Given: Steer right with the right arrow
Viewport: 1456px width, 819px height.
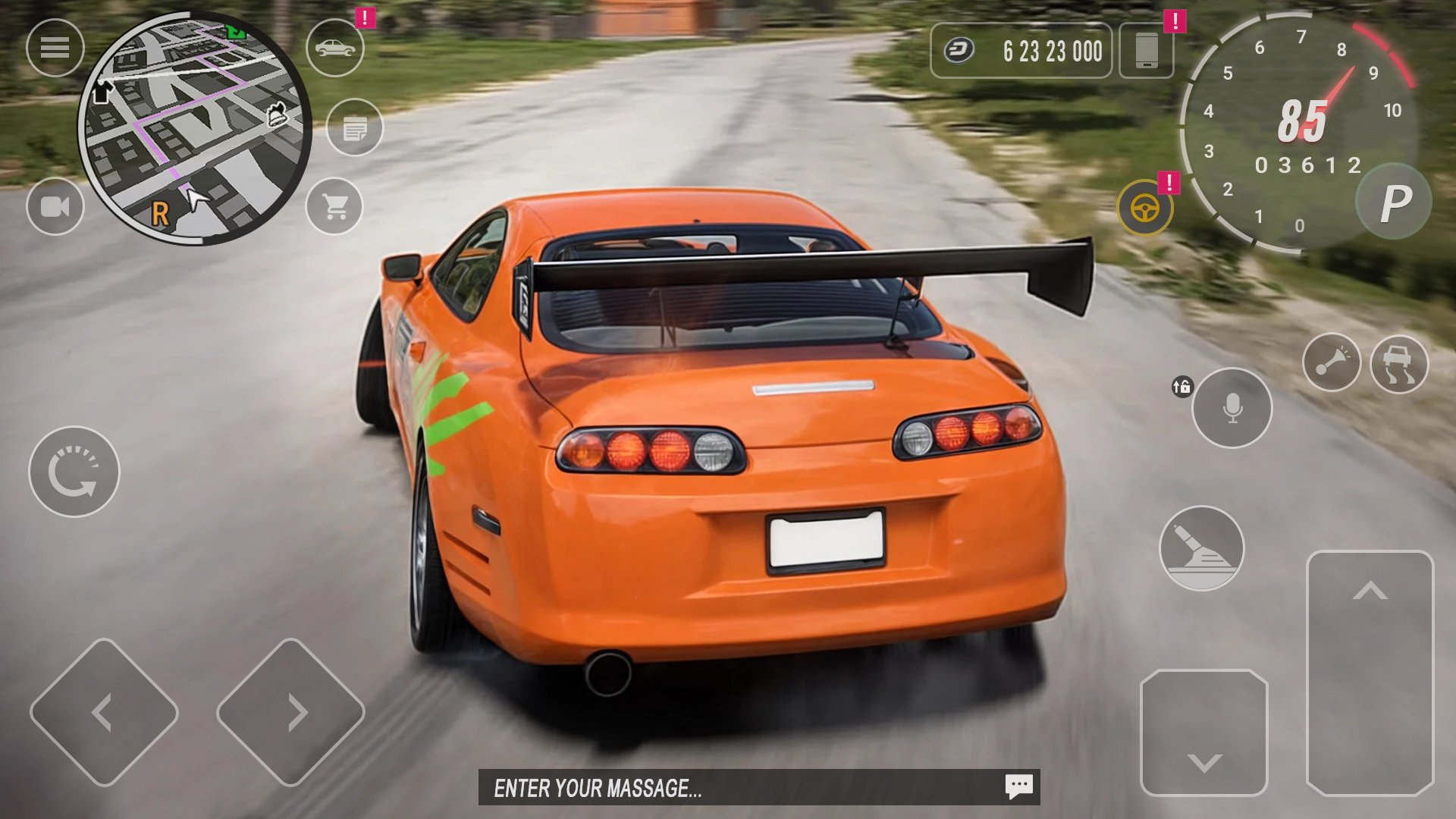Looking at the screenshot, I should point(290,712).
